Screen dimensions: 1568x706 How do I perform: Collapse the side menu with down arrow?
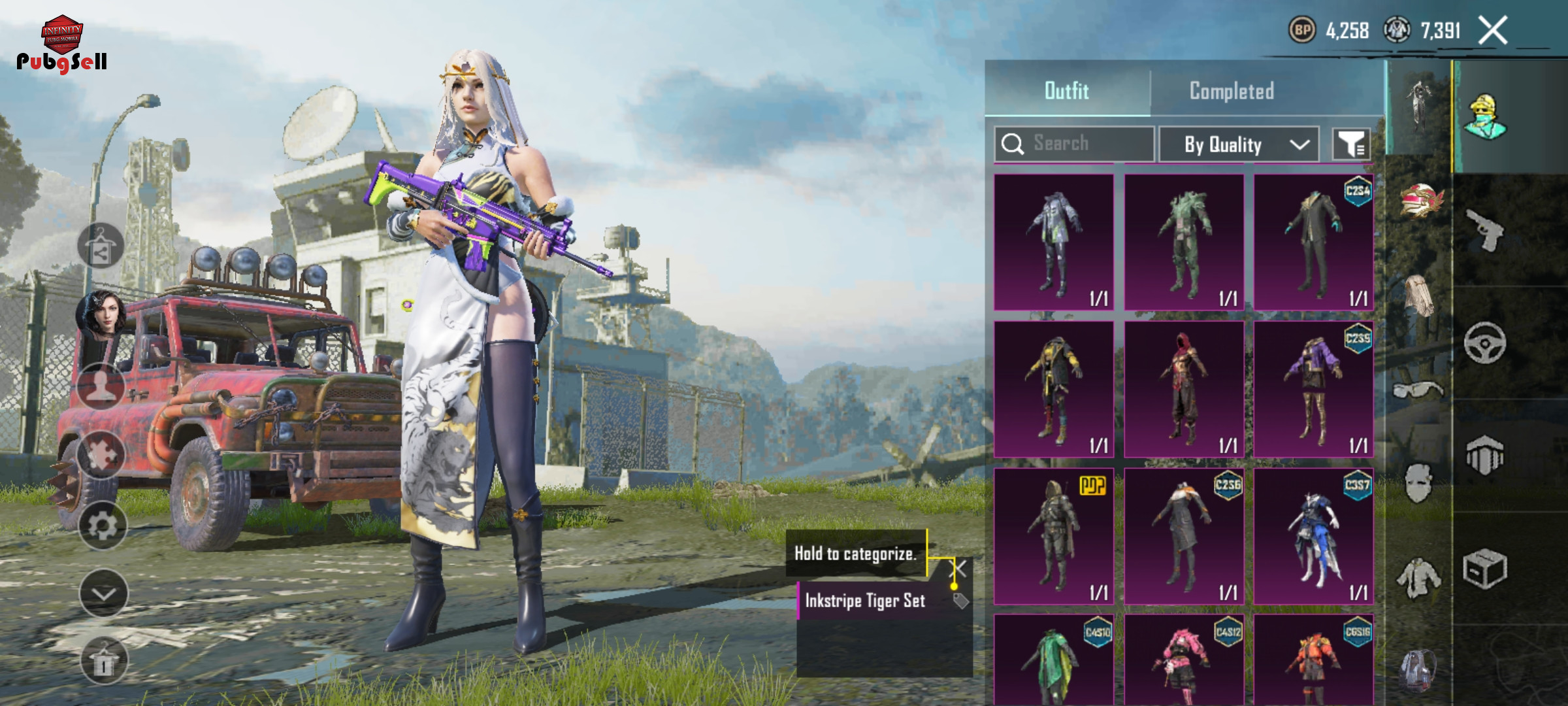click(103, 594)
